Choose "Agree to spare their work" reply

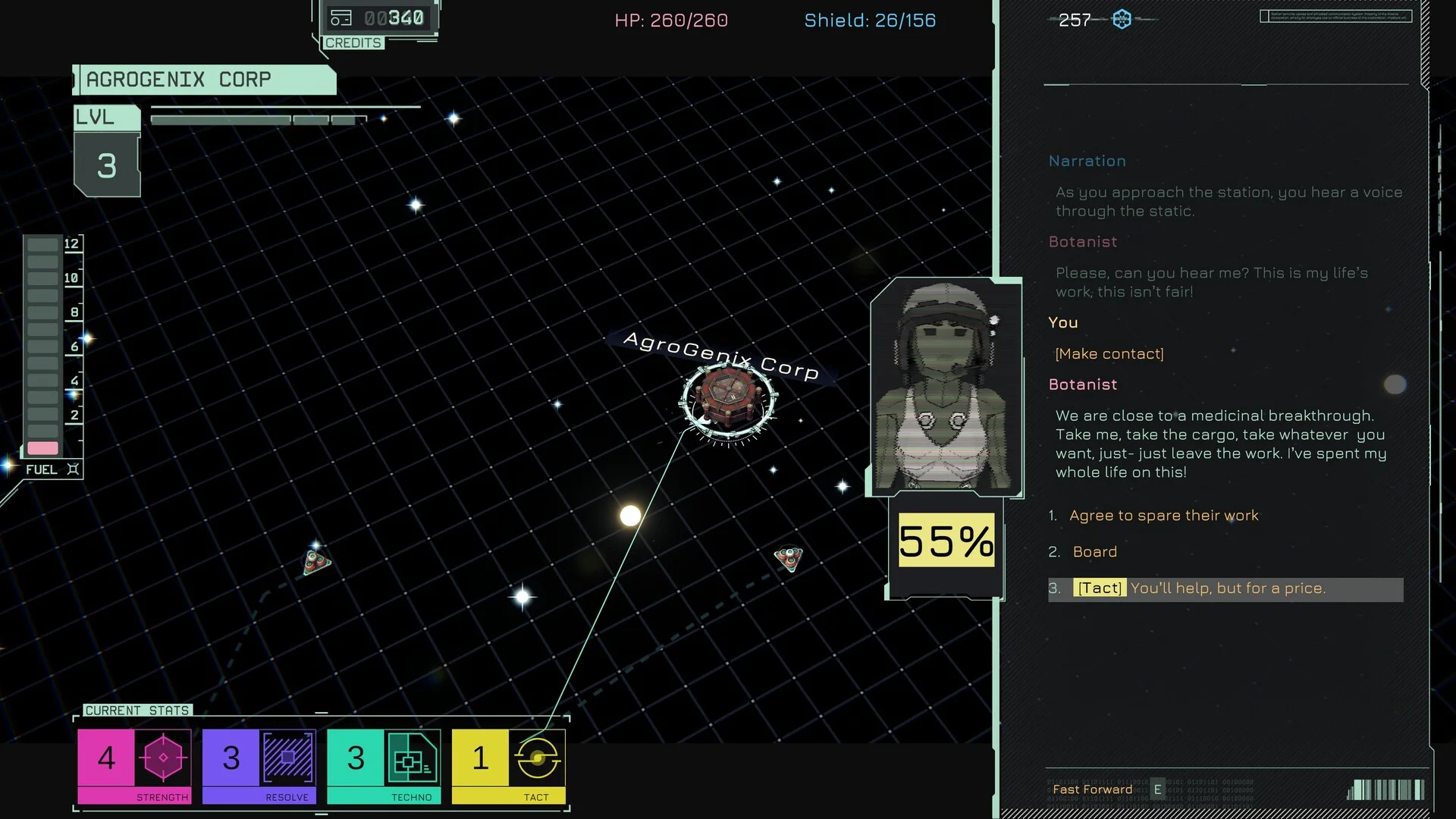tap(1163, 516)
